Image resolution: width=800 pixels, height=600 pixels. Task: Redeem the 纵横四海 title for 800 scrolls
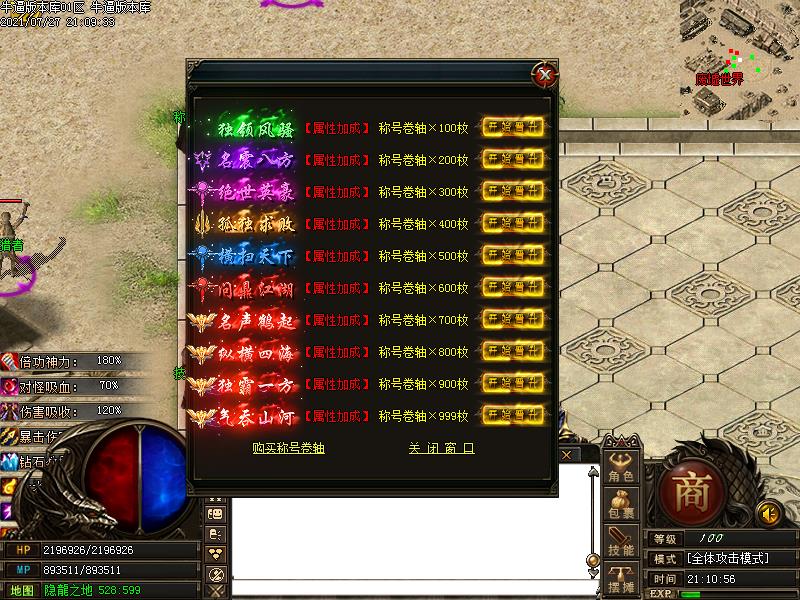[515, 351]
